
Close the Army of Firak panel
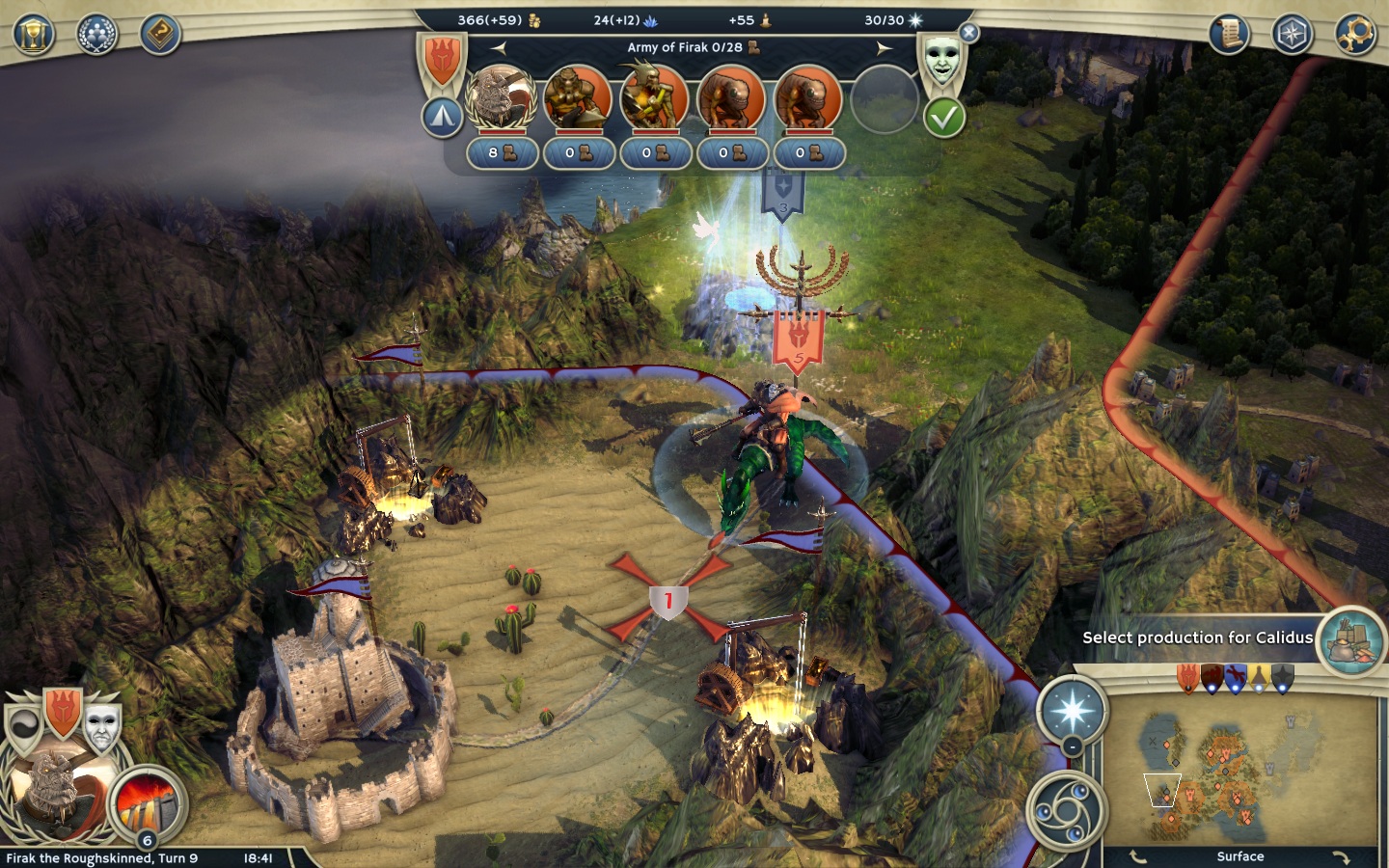pyautogui.click(x=969, y=33)
